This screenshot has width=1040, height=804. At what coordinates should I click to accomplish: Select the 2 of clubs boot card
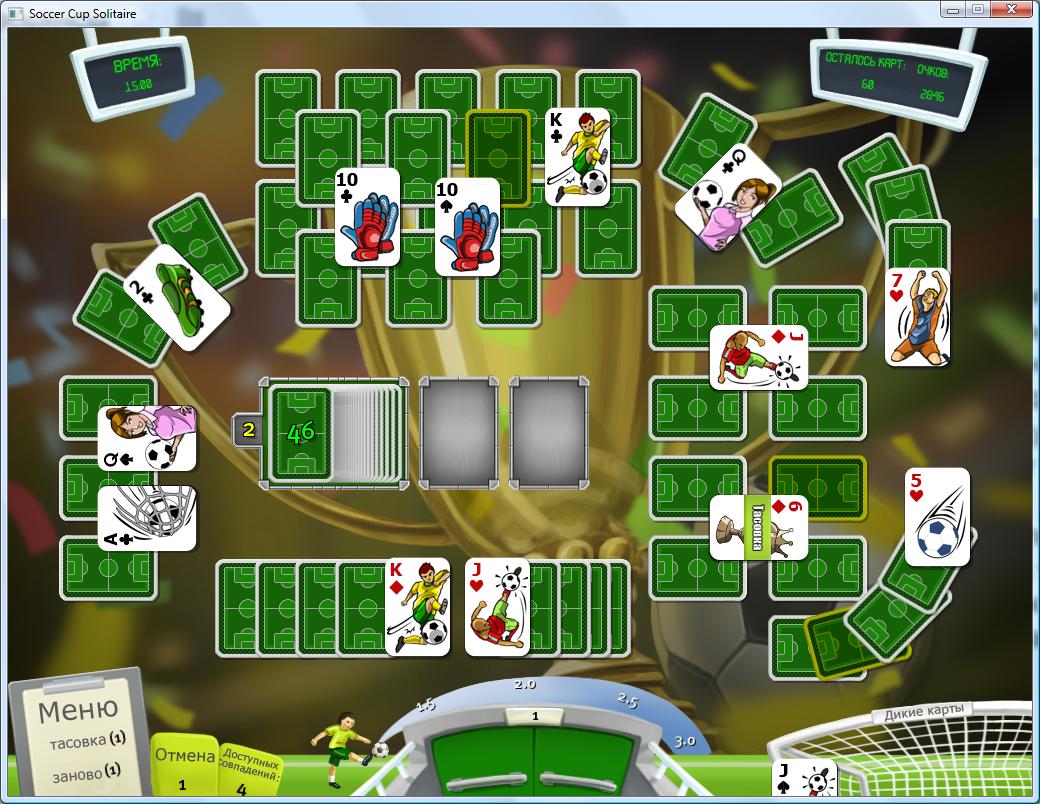[177, 296]
